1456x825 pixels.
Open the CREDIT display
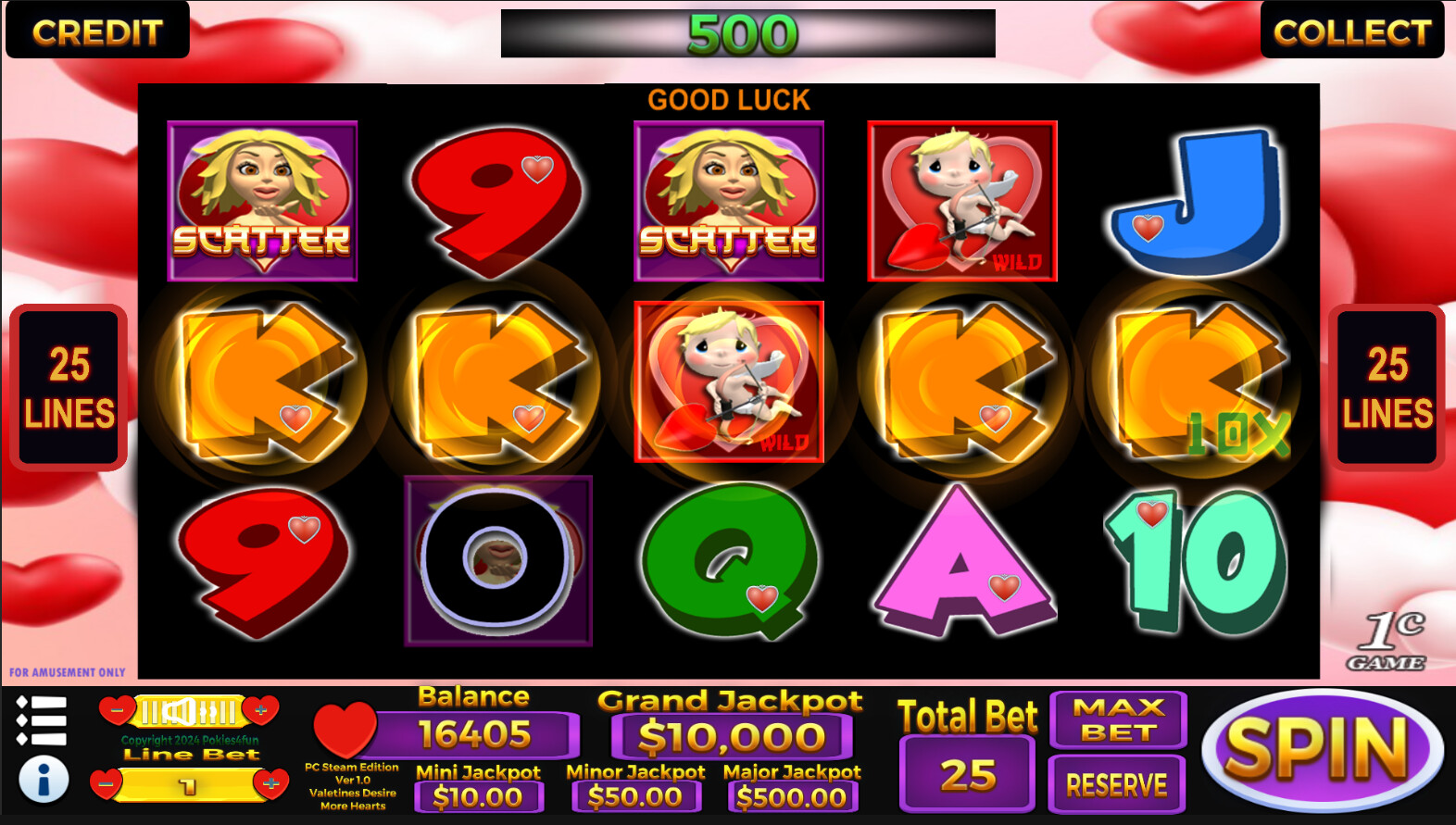97,29
